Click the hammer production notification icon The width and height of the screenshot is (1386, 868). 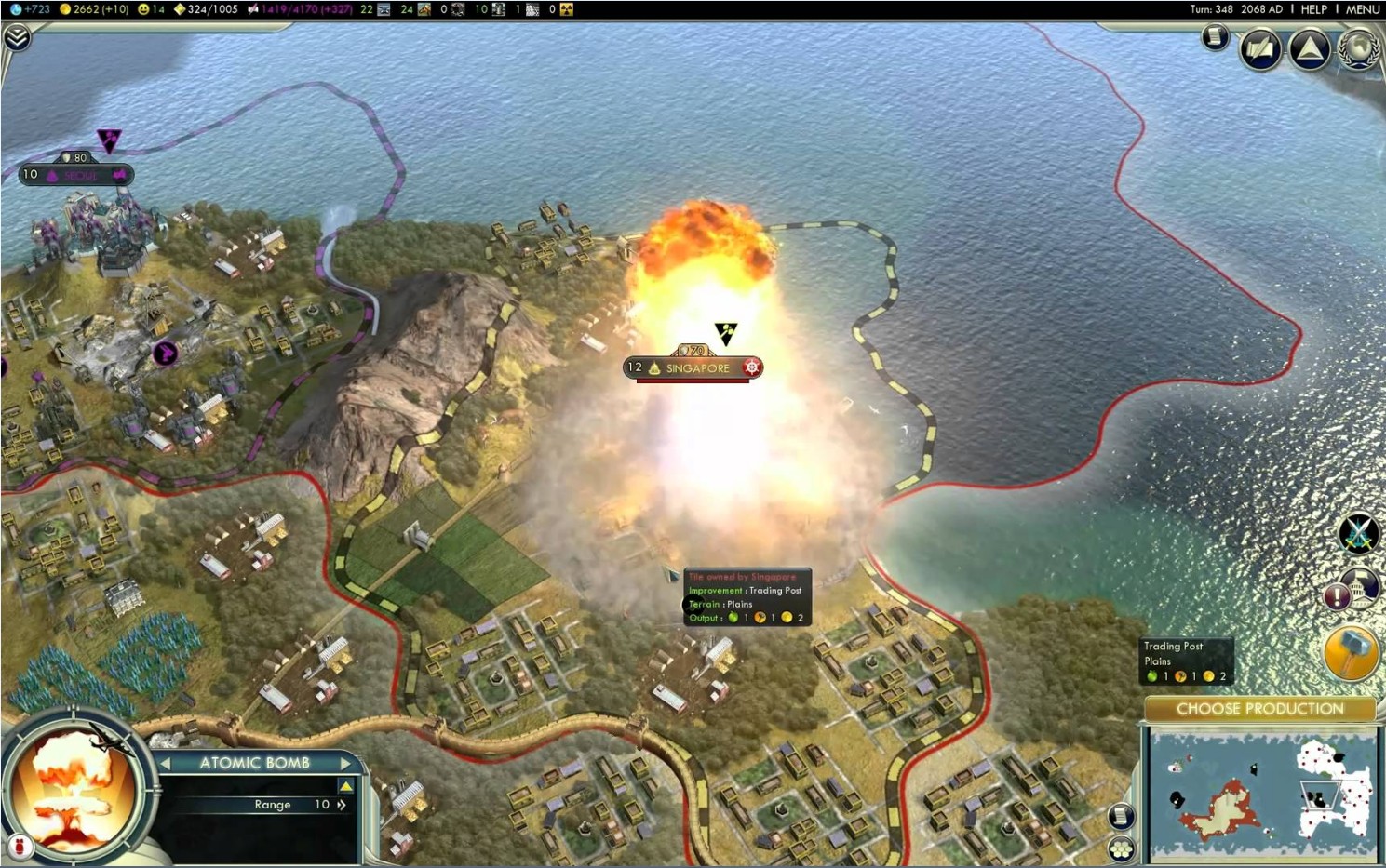pyautogui.click(x=1351, y=652)
